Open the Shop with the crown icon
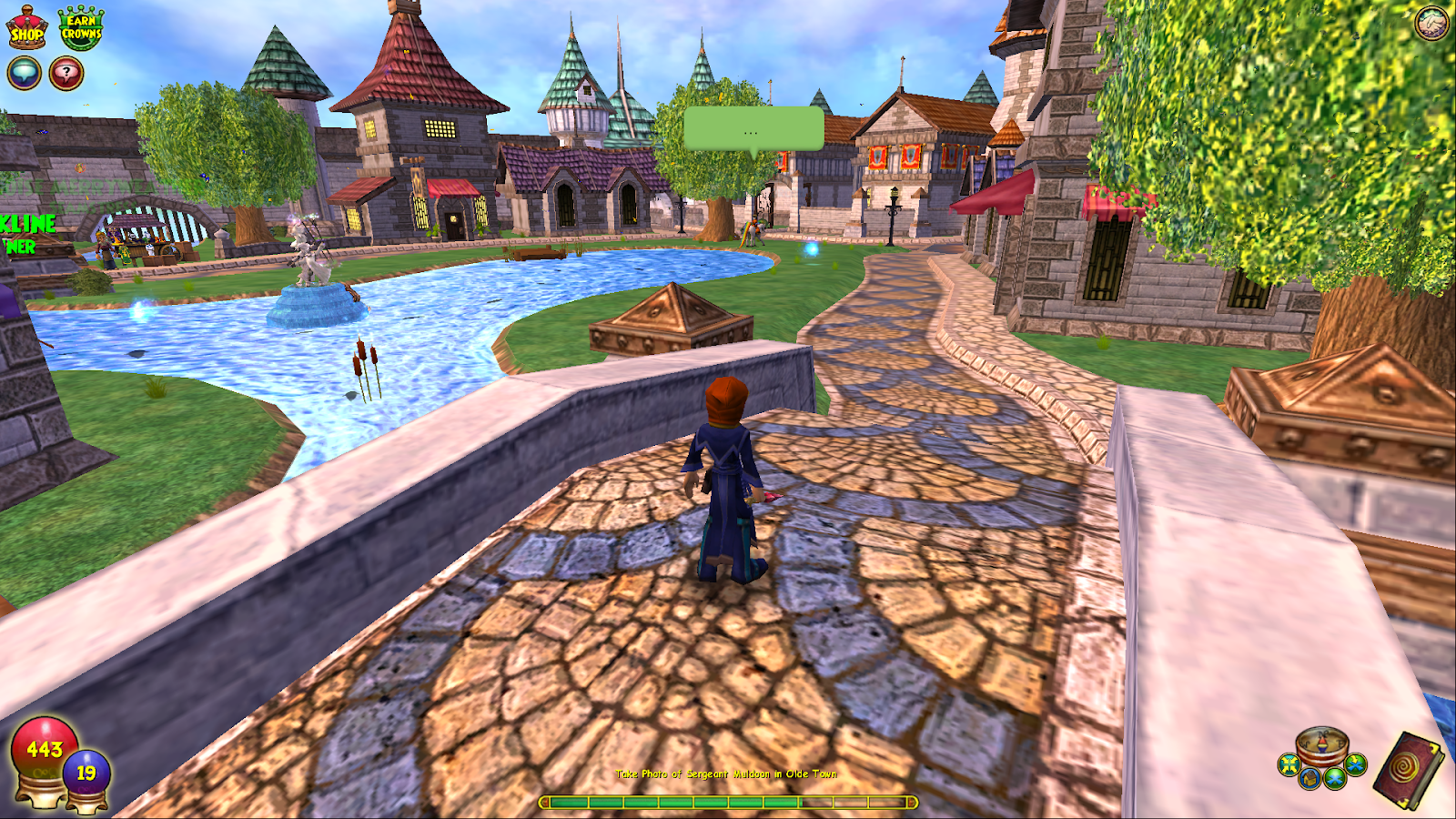This screenshot has height=819, width=1456. [25, 25]
